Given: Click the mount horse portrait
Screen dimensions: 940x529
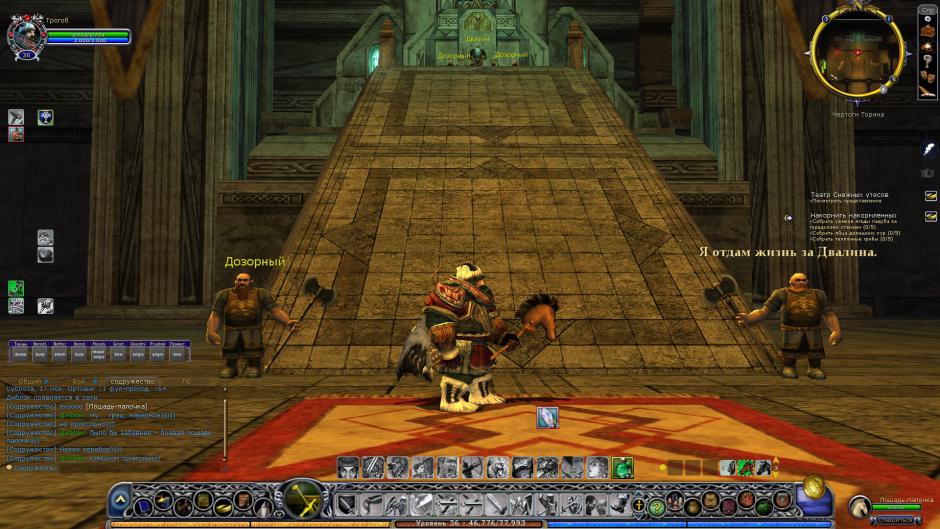Looking at the screenshot, I should (x=860, y=506).
